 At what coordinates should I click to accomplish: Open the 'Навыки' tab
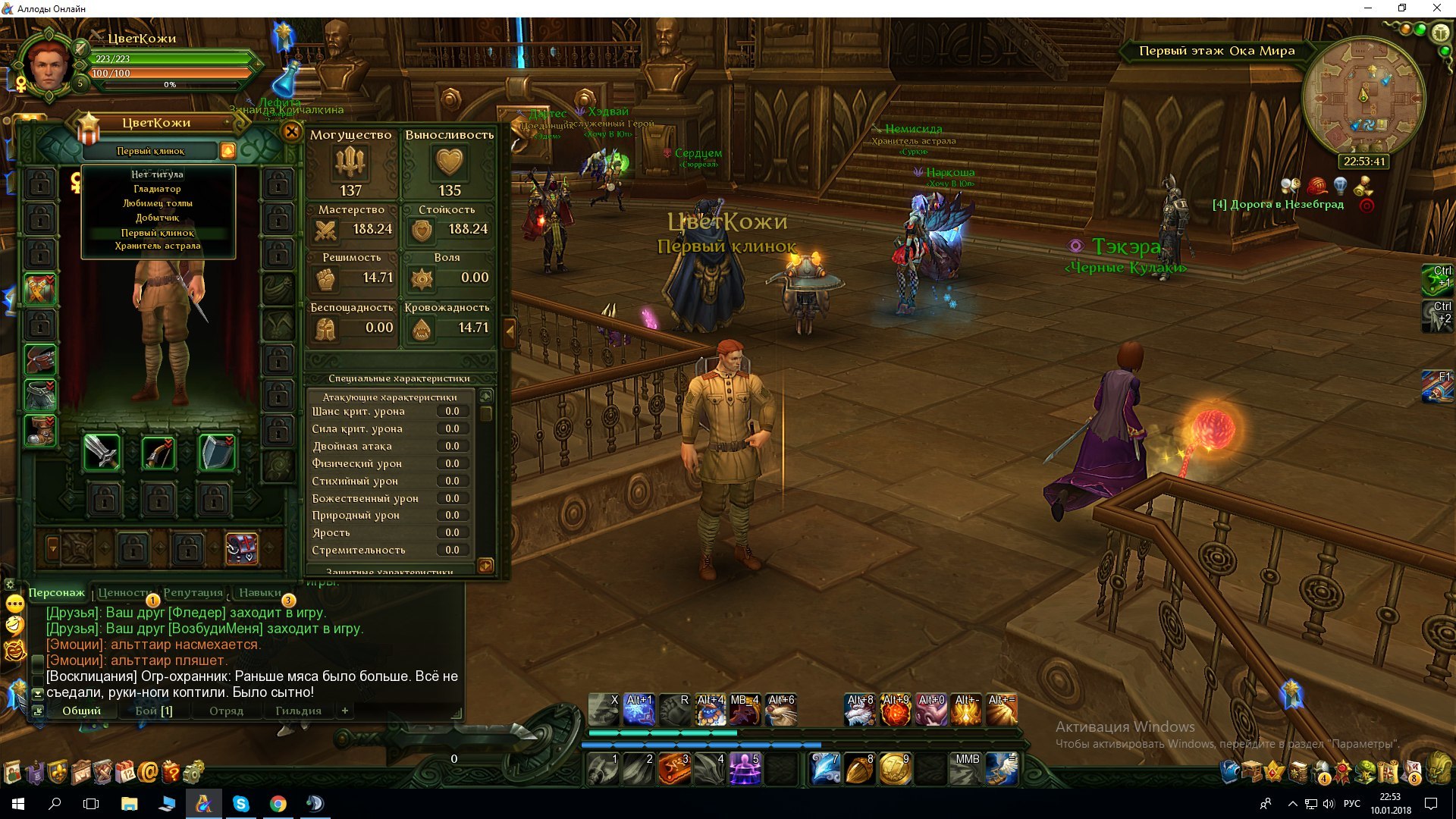259,593
